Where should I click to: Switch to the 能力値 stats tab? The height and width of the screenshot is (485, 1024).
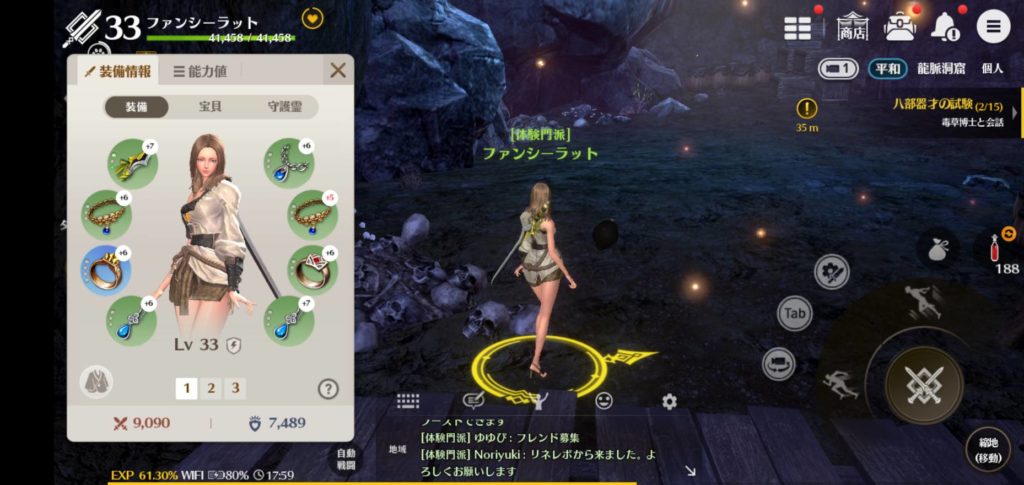click(x=200, y=71)
